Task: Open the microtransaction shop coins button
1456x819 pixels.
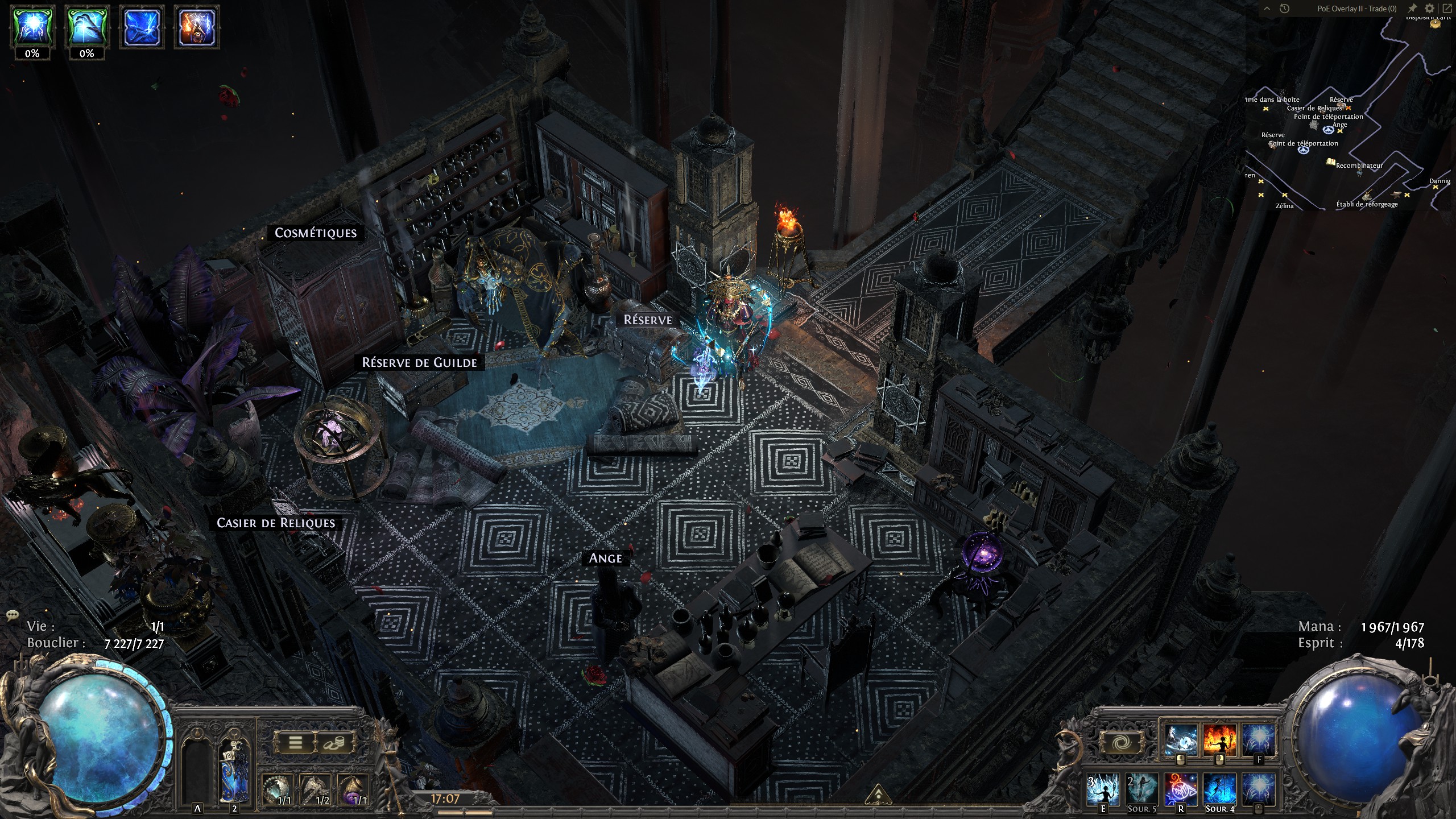Action: coord(333,743)
